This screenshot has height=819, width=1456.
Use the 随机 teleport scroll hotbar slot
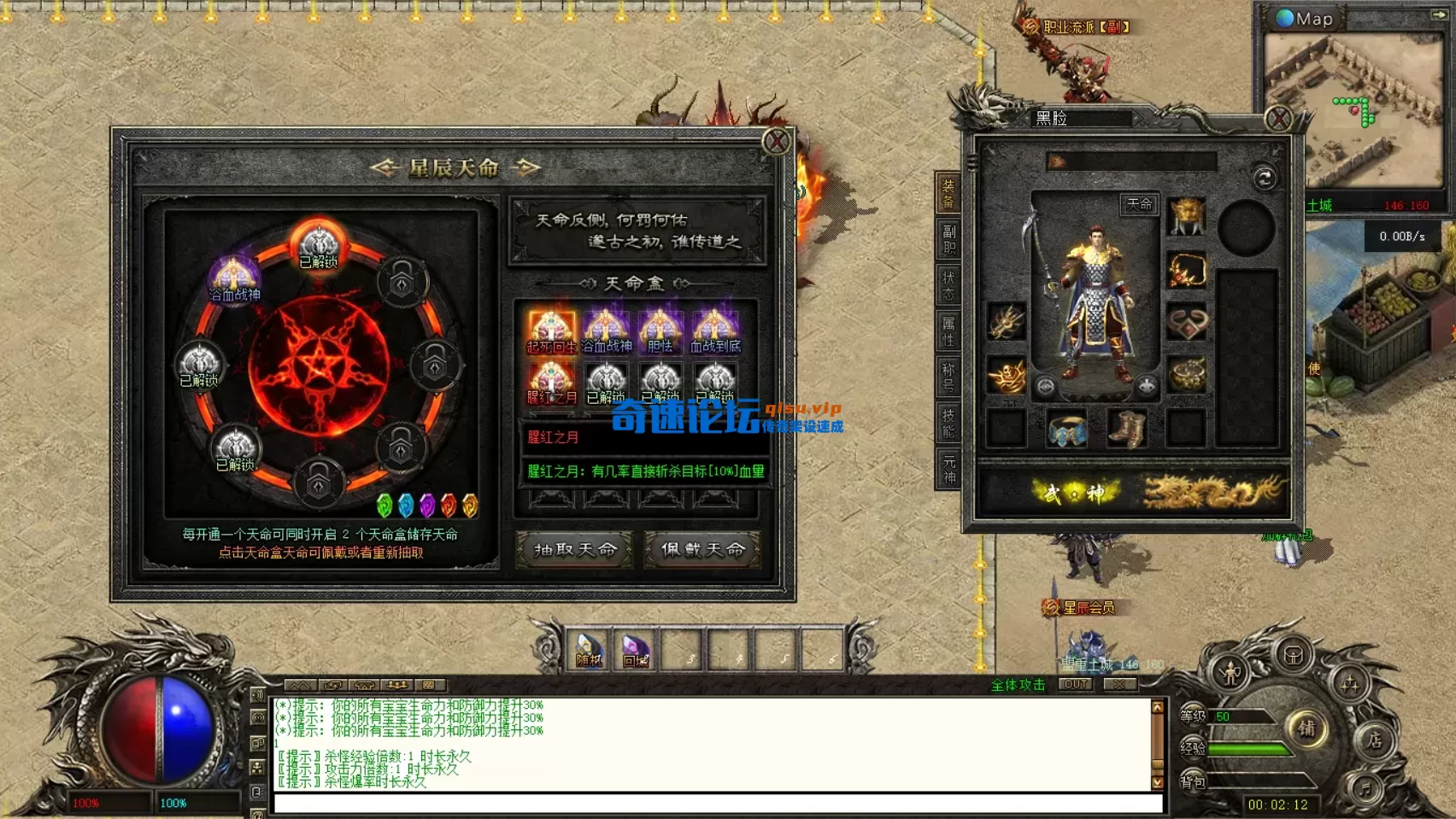click(589, 651)
